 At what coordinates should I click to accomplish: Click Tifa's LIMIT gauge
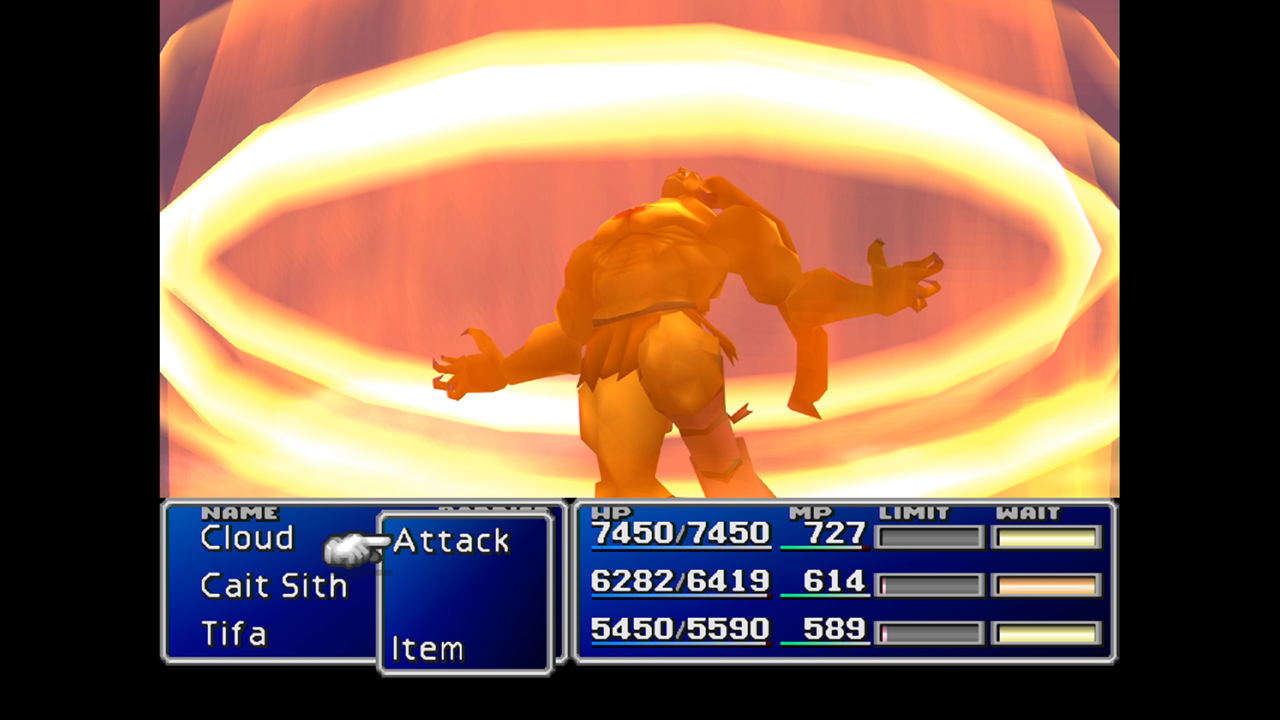929,631
